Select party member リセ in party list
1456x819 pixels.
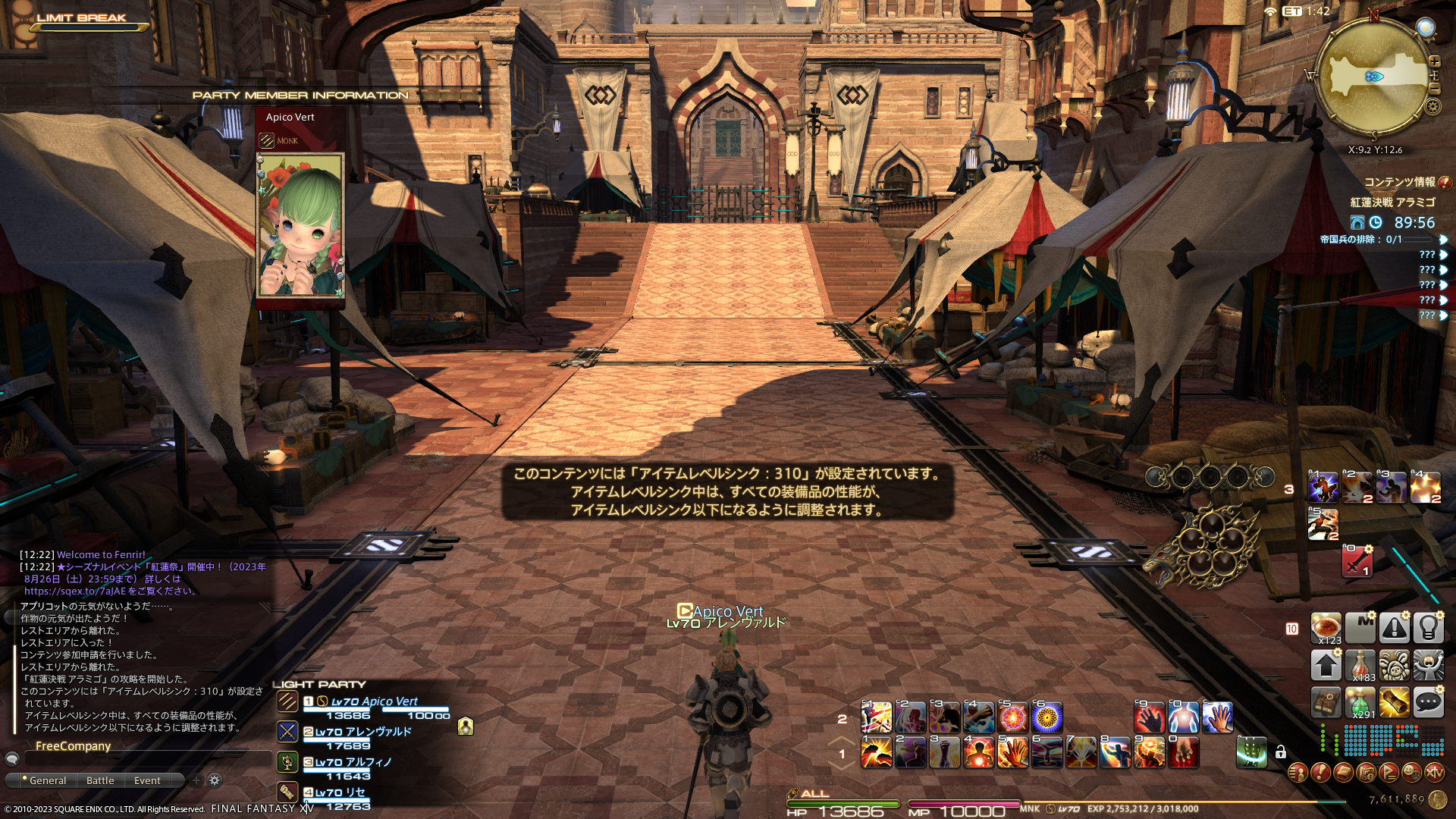pos(340,792)
